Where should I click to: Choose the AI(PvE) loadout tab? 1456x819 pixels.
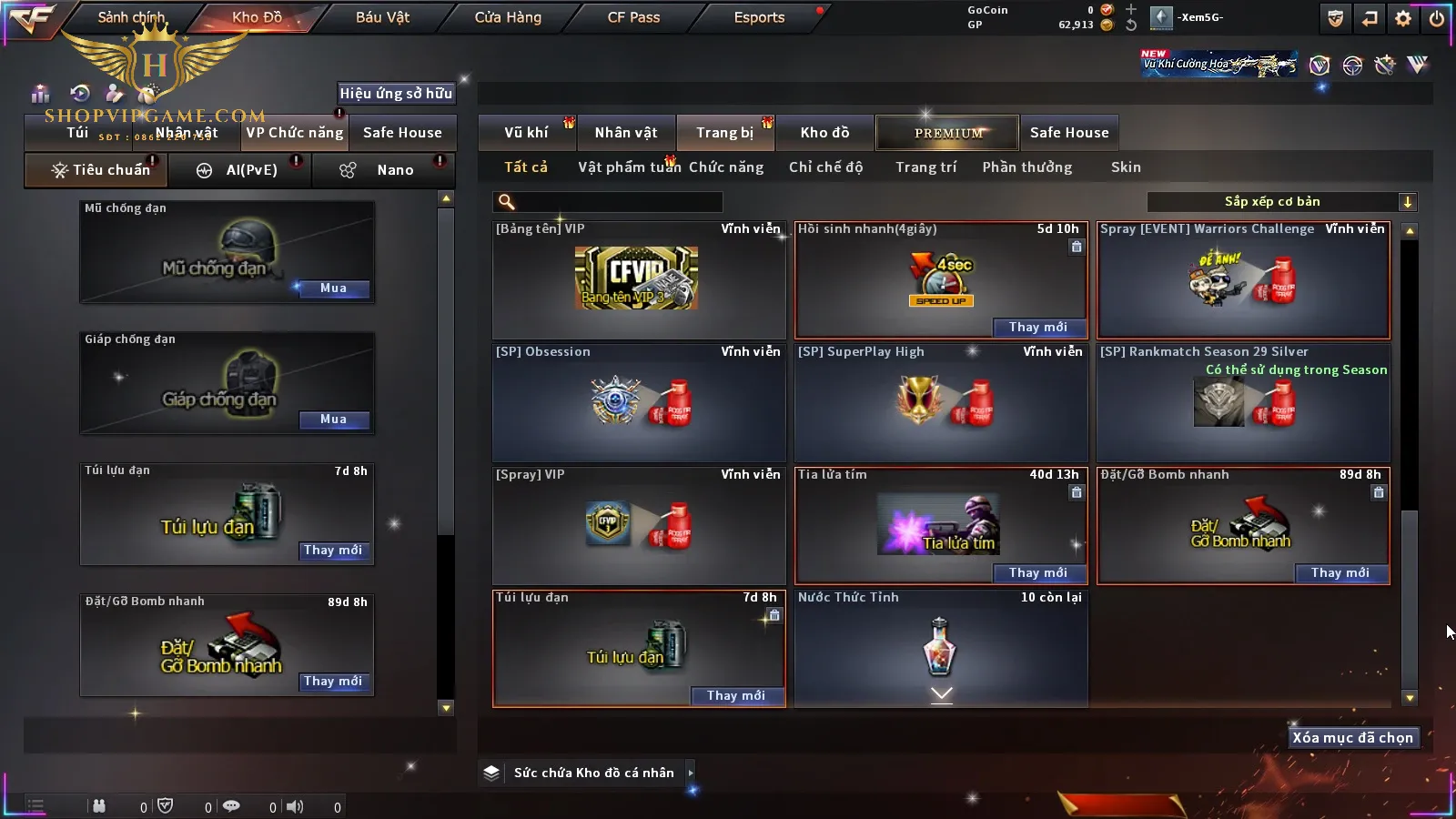pos(251,170)
